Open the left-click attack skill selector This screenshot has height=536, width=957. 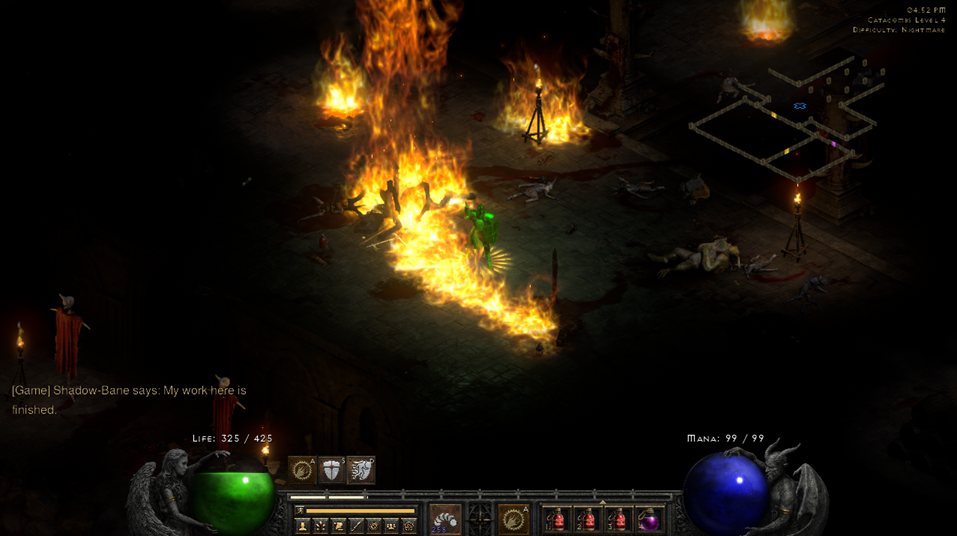pos(445,519)
